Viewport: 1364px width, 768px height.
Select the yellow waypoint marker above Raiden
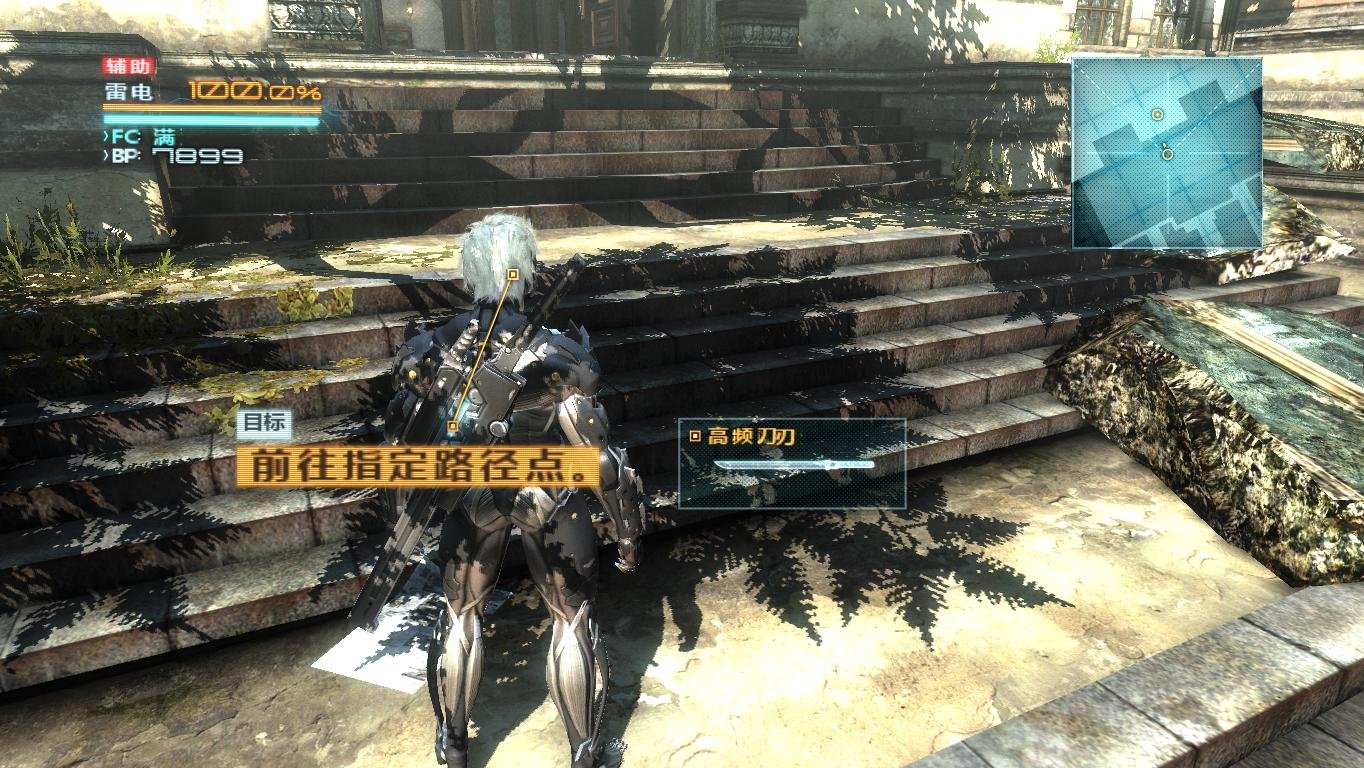click(512, 271)
